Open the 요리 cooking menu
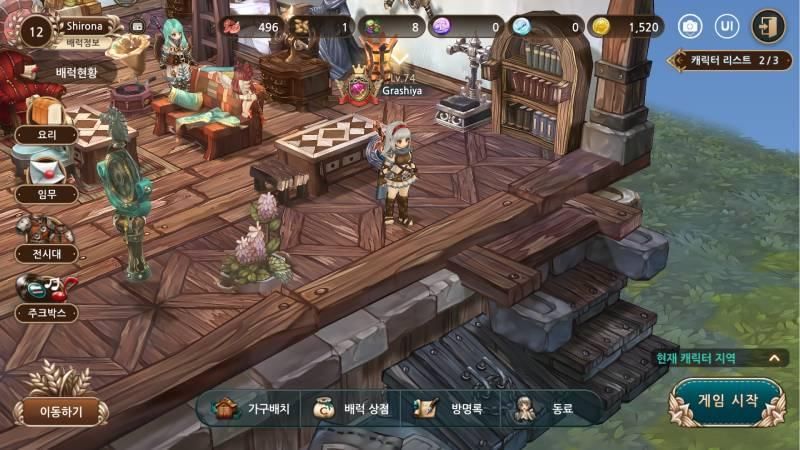This screenshot has width=800, height=450. coord(43,134)
